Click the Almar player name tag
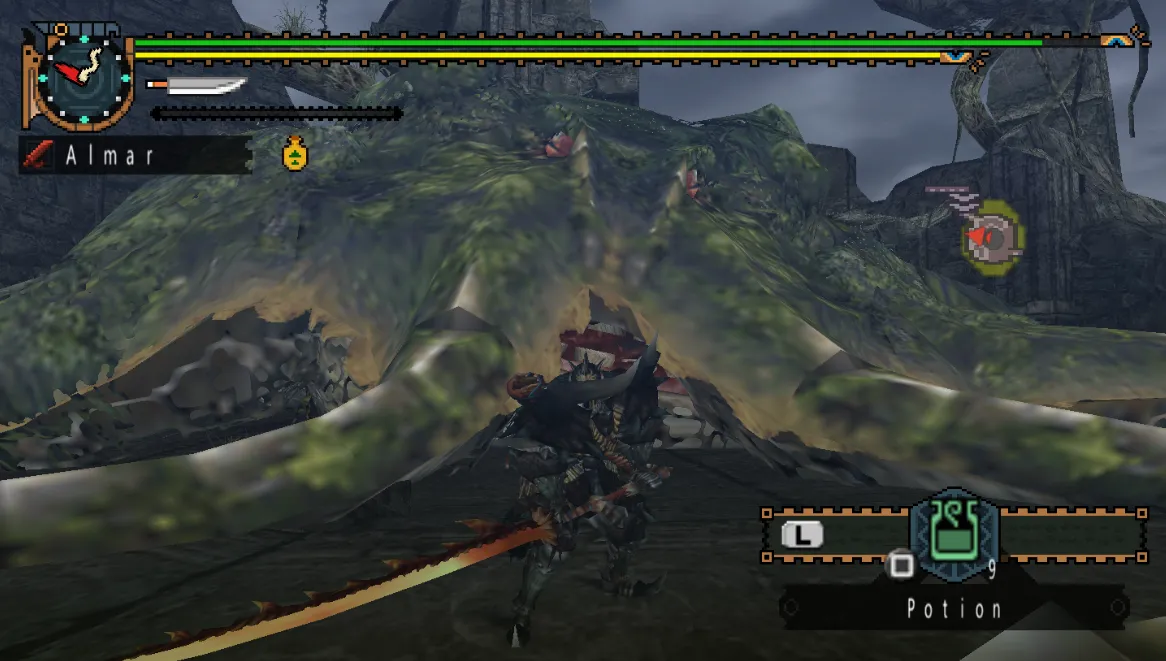1166x661 pixels. pyautogui.click(x=135, y=155)
